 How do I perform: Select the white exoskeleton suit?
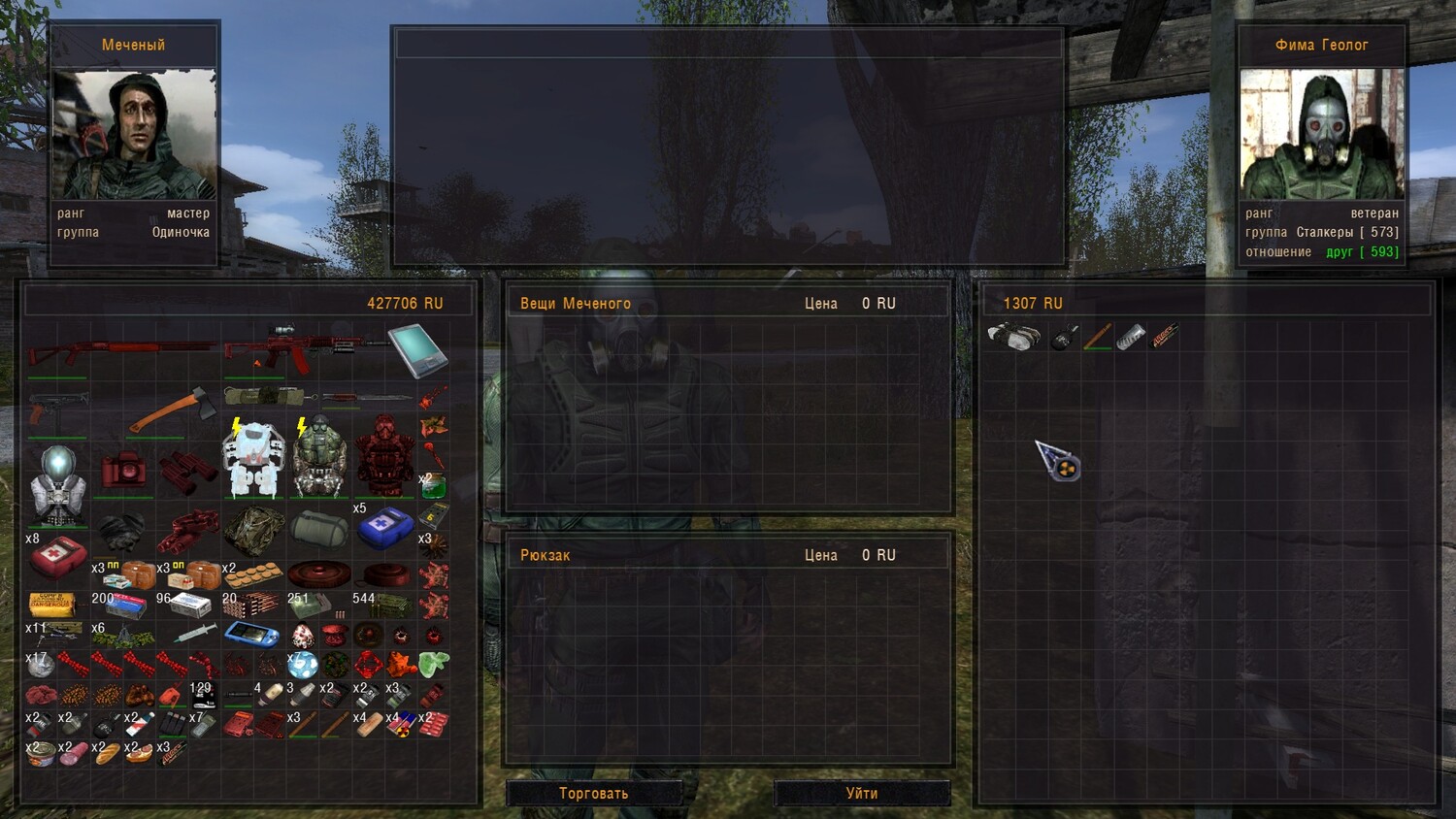coord(253,459)
